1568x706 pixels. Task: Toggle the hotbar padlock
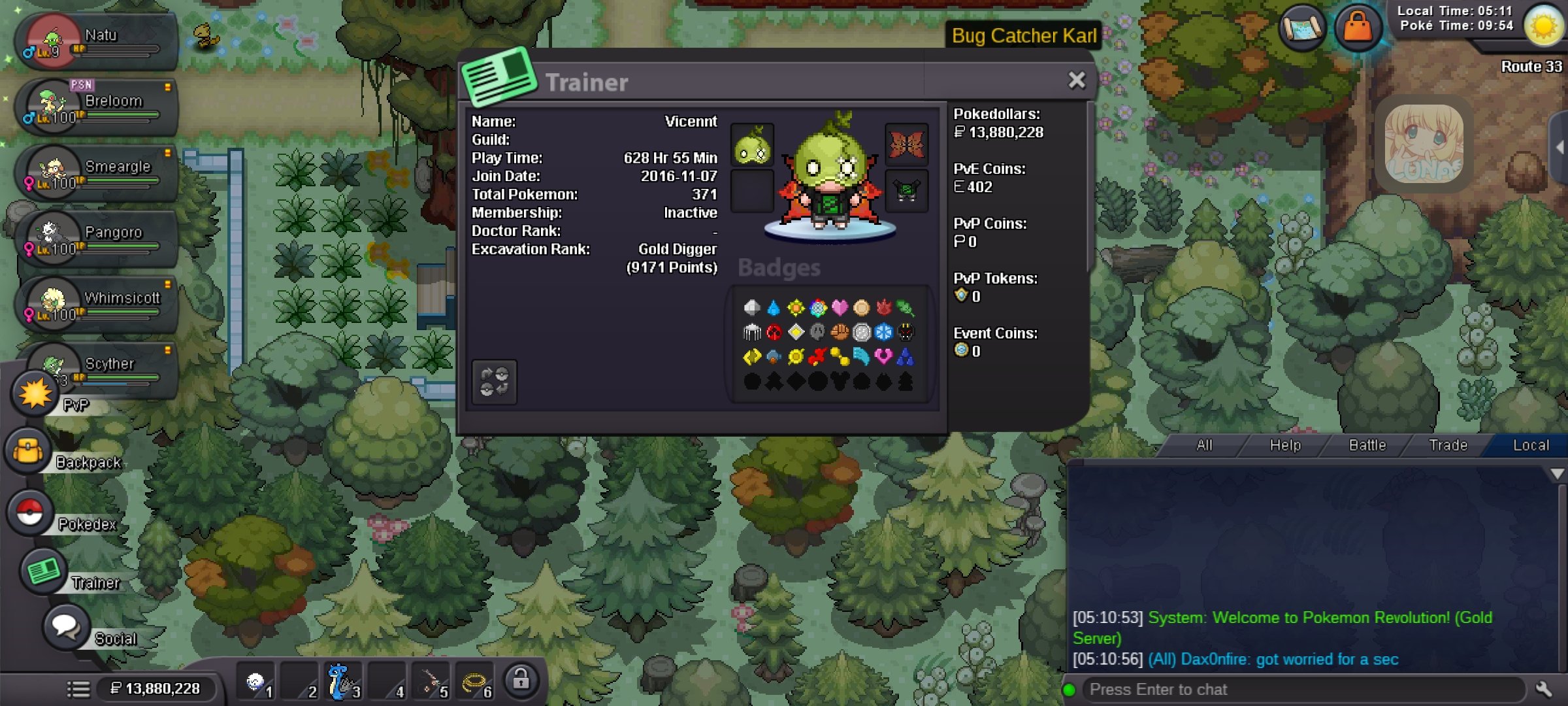pos(521,681)
